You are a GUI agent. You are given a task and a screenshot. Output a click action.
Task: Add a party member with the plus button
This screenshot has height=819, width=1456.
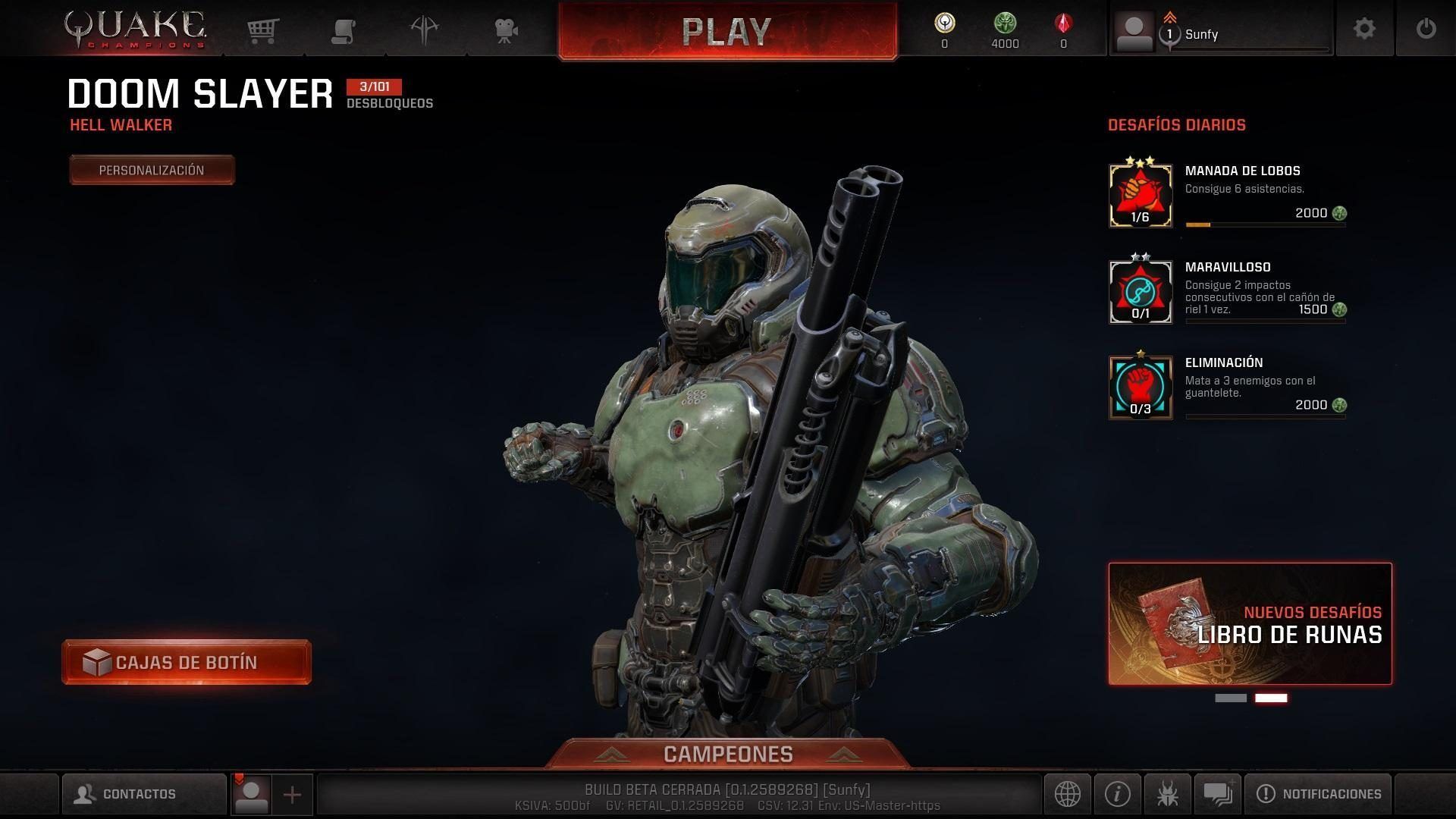coord(292,794)
